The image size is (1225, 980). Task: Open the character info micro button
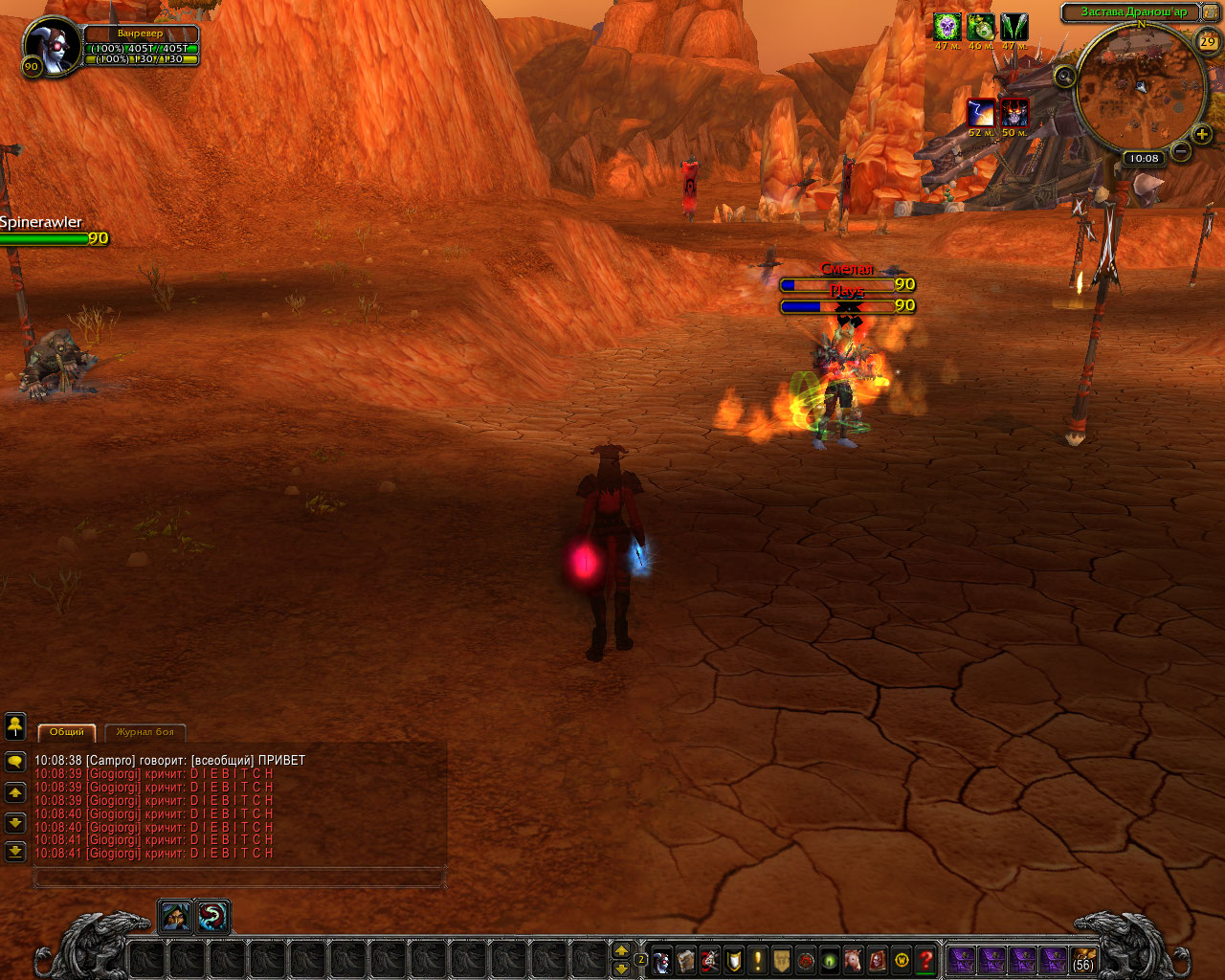point(662,959)
